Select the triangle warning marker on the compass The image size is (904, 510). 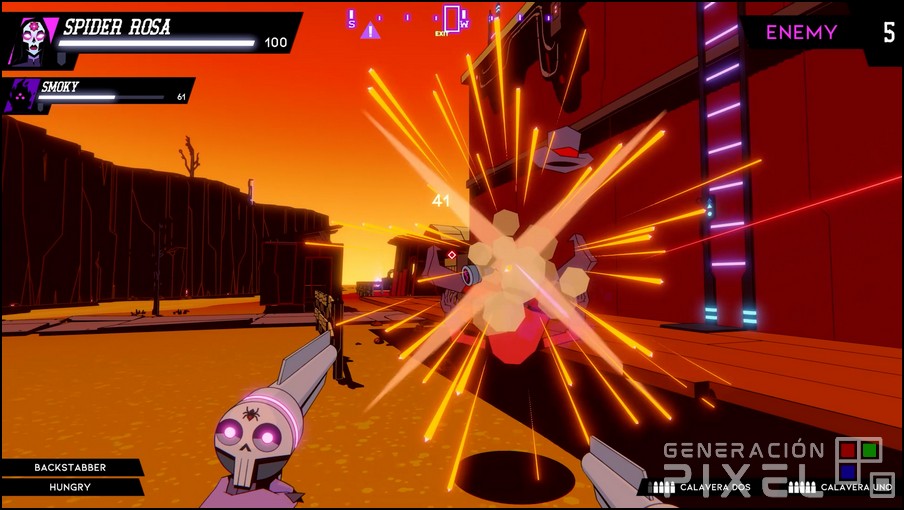[x=370, y=30]
